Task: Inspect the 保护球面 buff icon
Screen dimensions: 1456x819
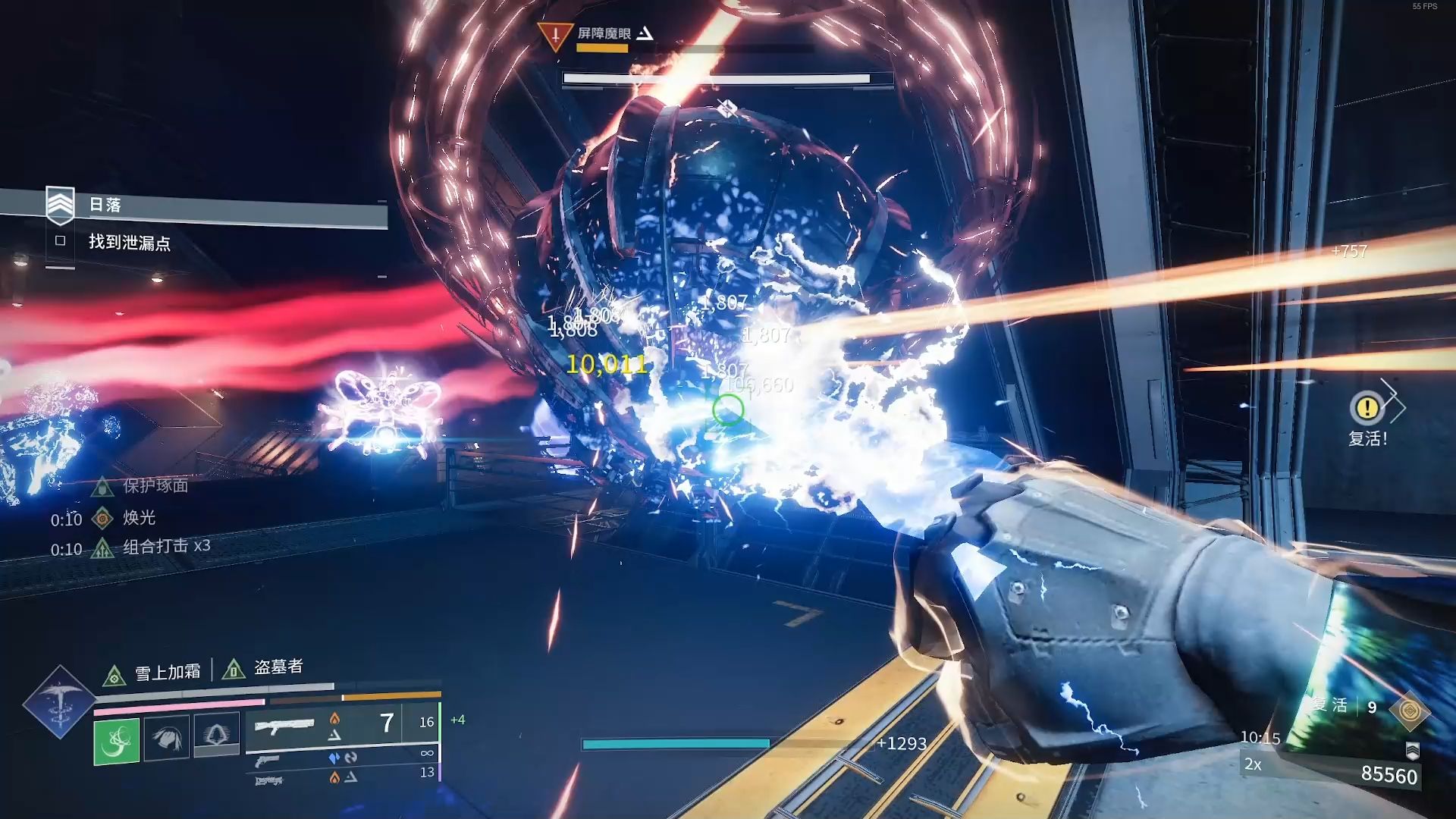Action: [x=102, y=486]
